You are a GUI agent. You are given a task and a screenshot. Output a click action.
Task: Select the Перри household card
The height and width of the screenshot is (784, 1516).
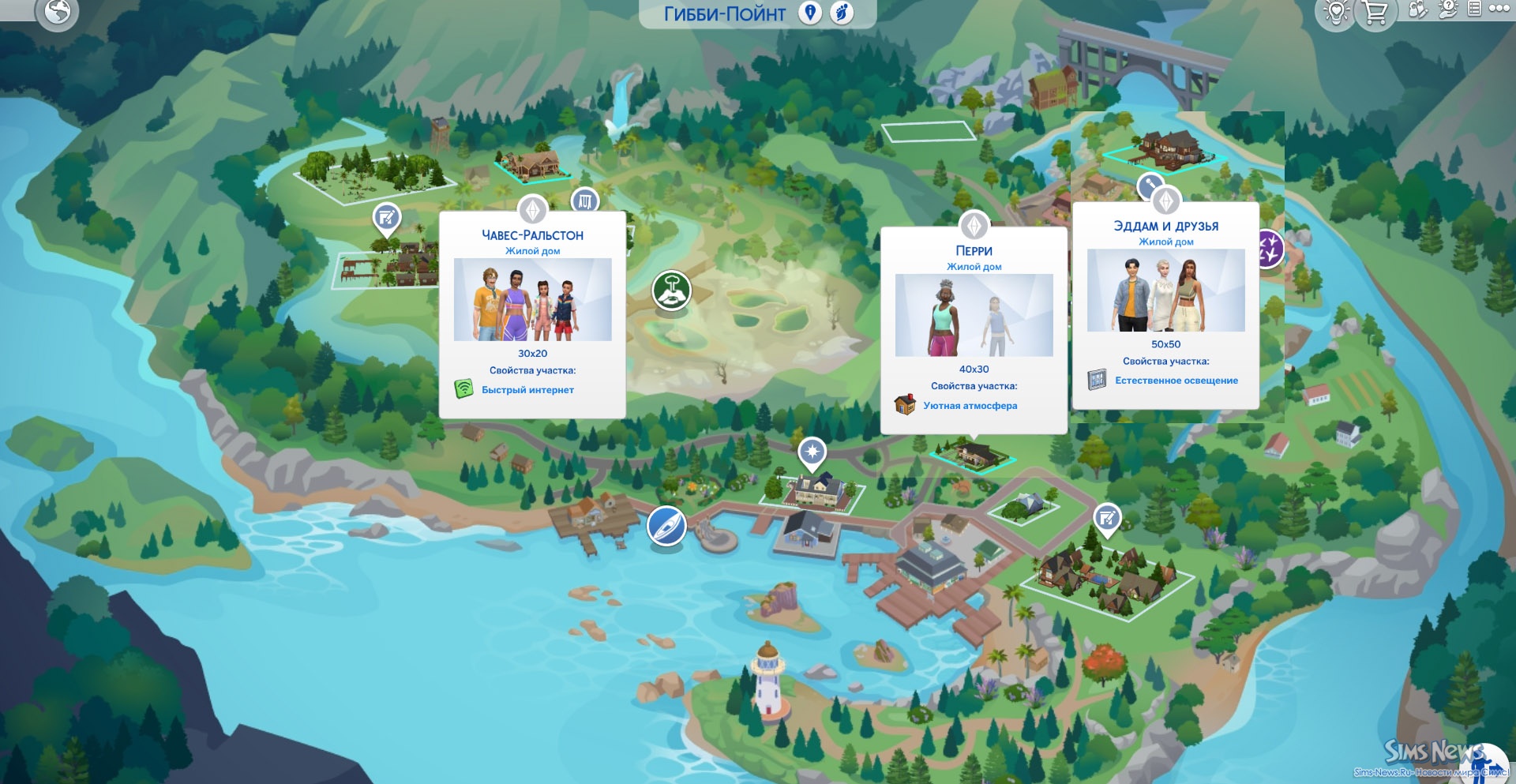pos(974,316)
